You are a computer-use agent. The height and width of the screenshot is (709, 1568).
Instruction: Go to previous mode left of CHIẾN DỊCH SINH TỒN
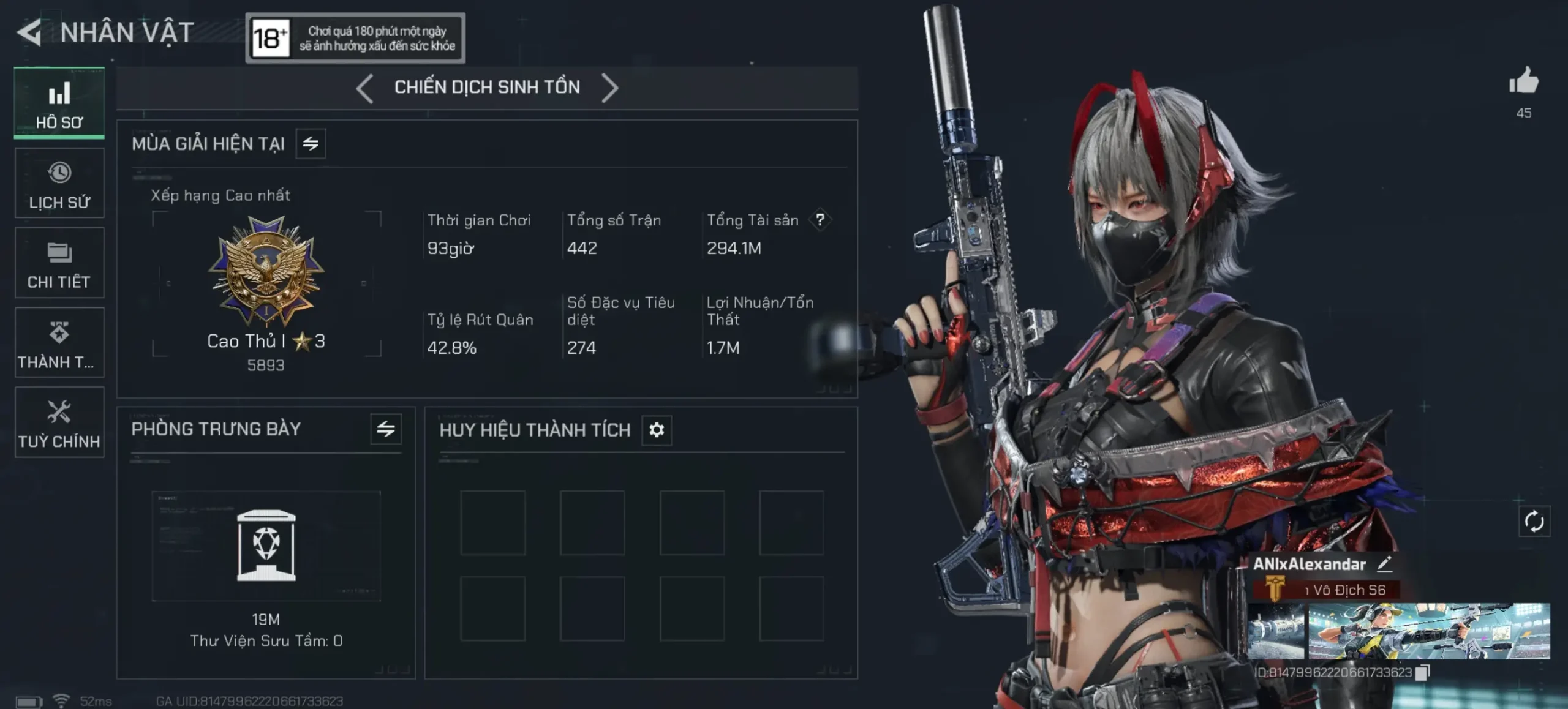coord(365,88)
